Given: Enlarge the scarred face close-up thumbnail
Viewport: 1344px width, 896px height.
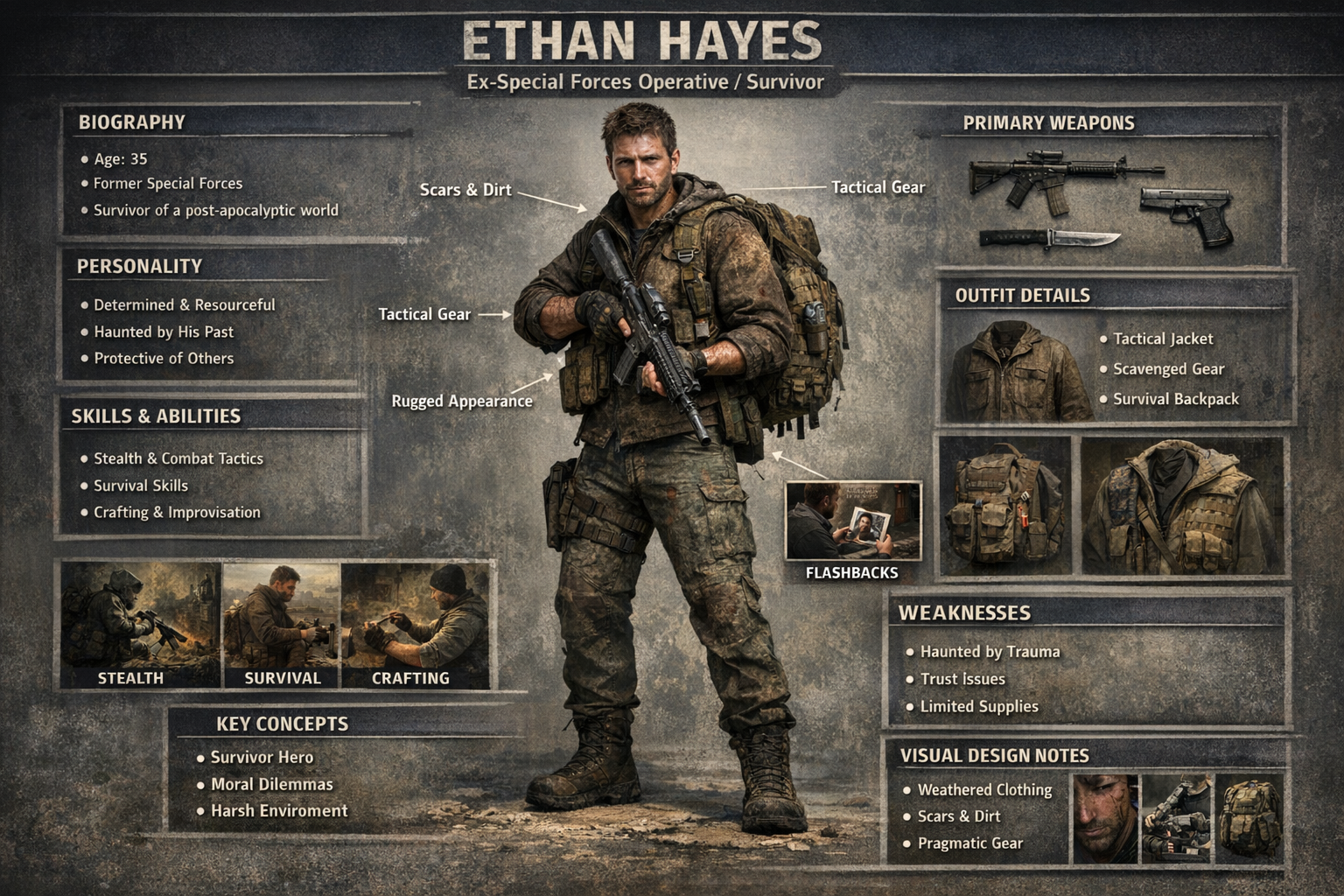Looking at the screenshot, I should (1104, 817).
